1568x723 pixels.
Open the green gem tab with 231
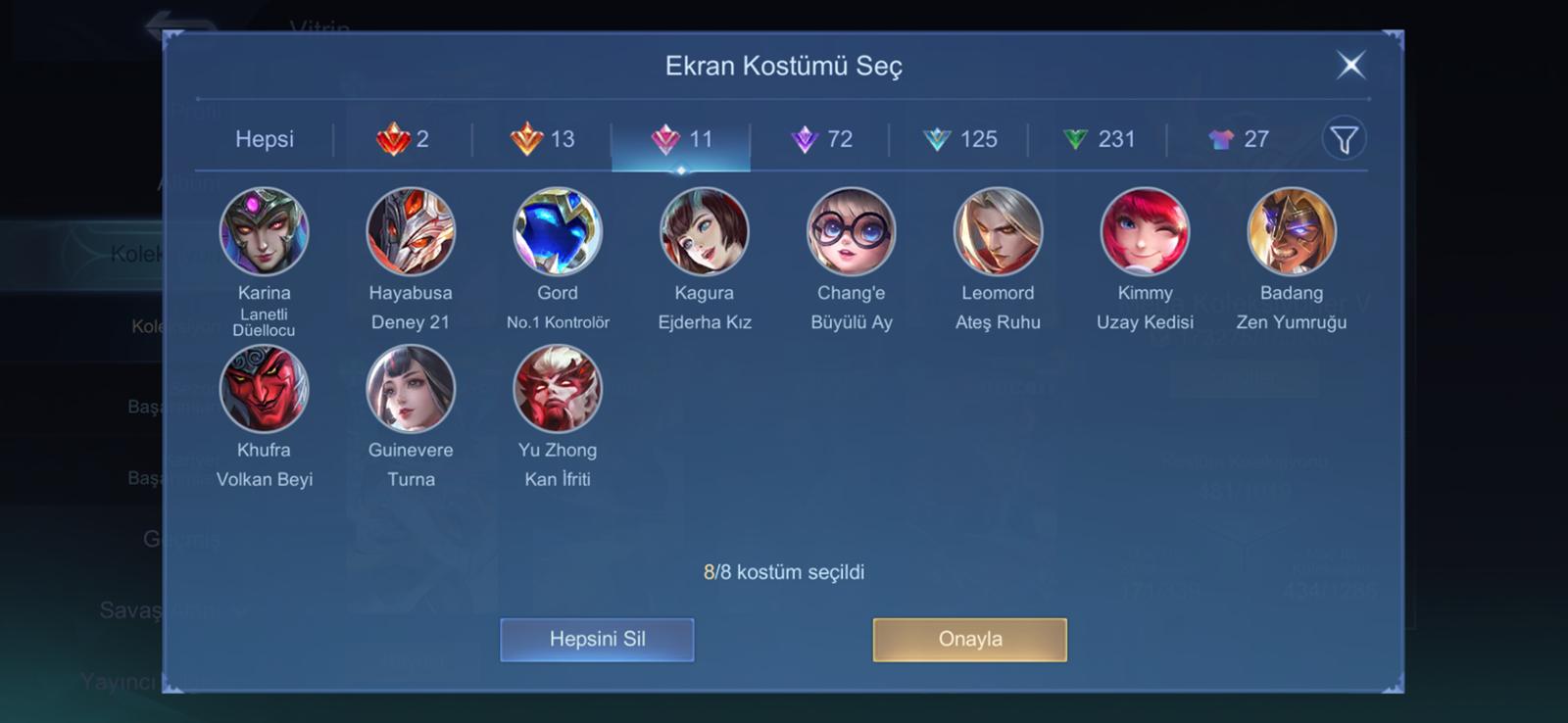point(1099,139)
